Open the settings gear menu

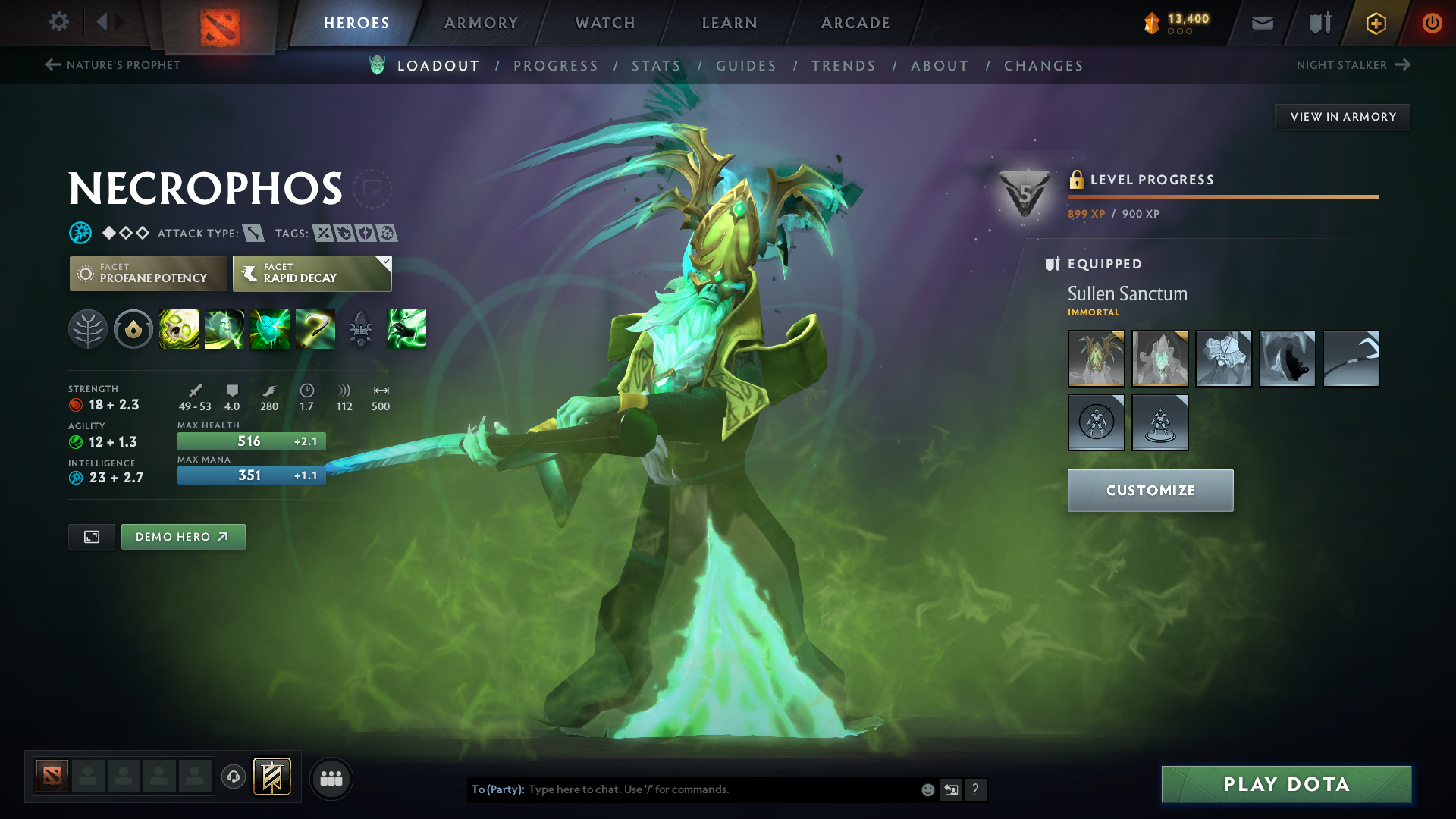point(58,22)
